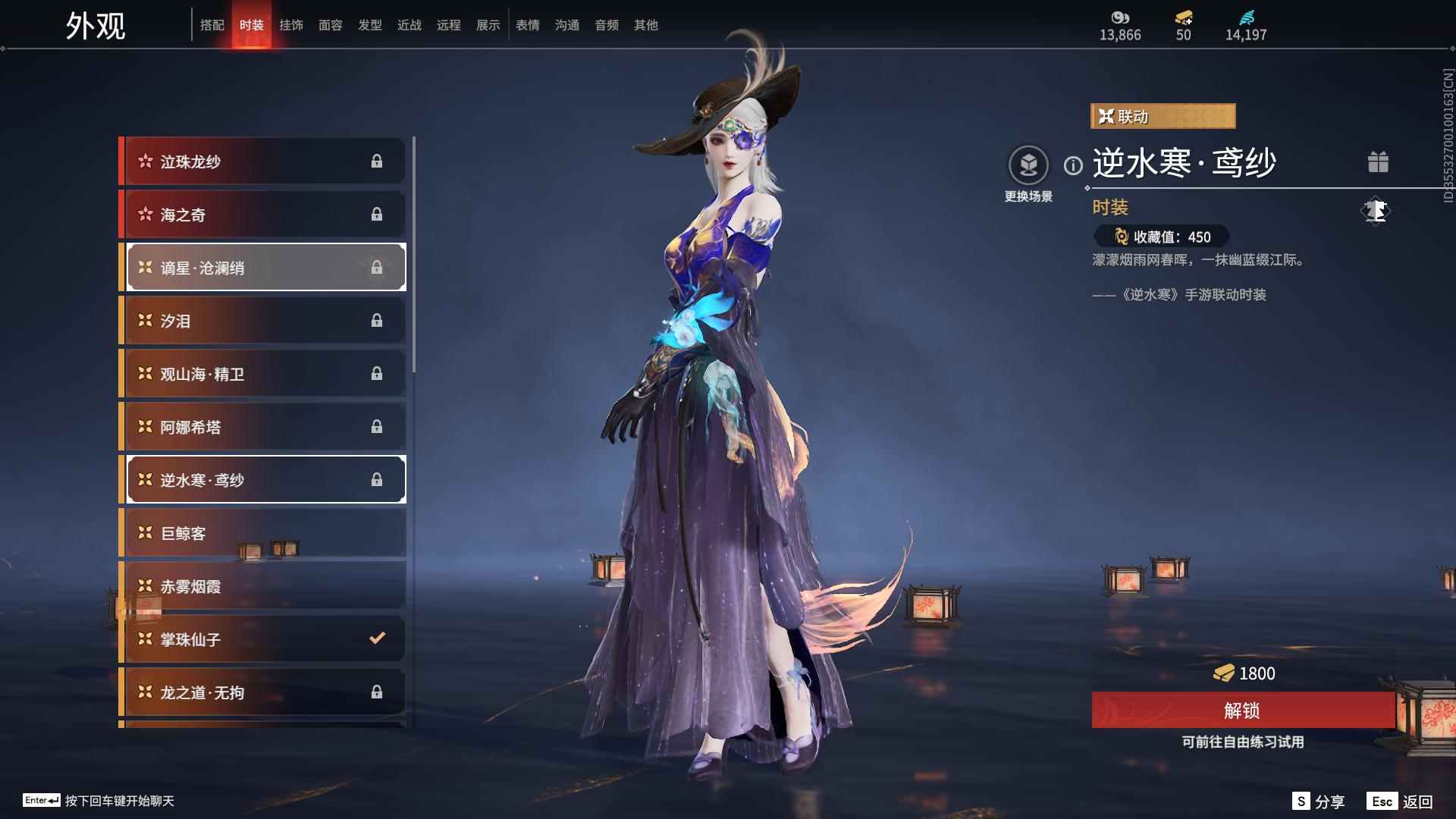
Task: Unlock the outfit with the red 解锁 button
Action: (x=1242, y=711)
